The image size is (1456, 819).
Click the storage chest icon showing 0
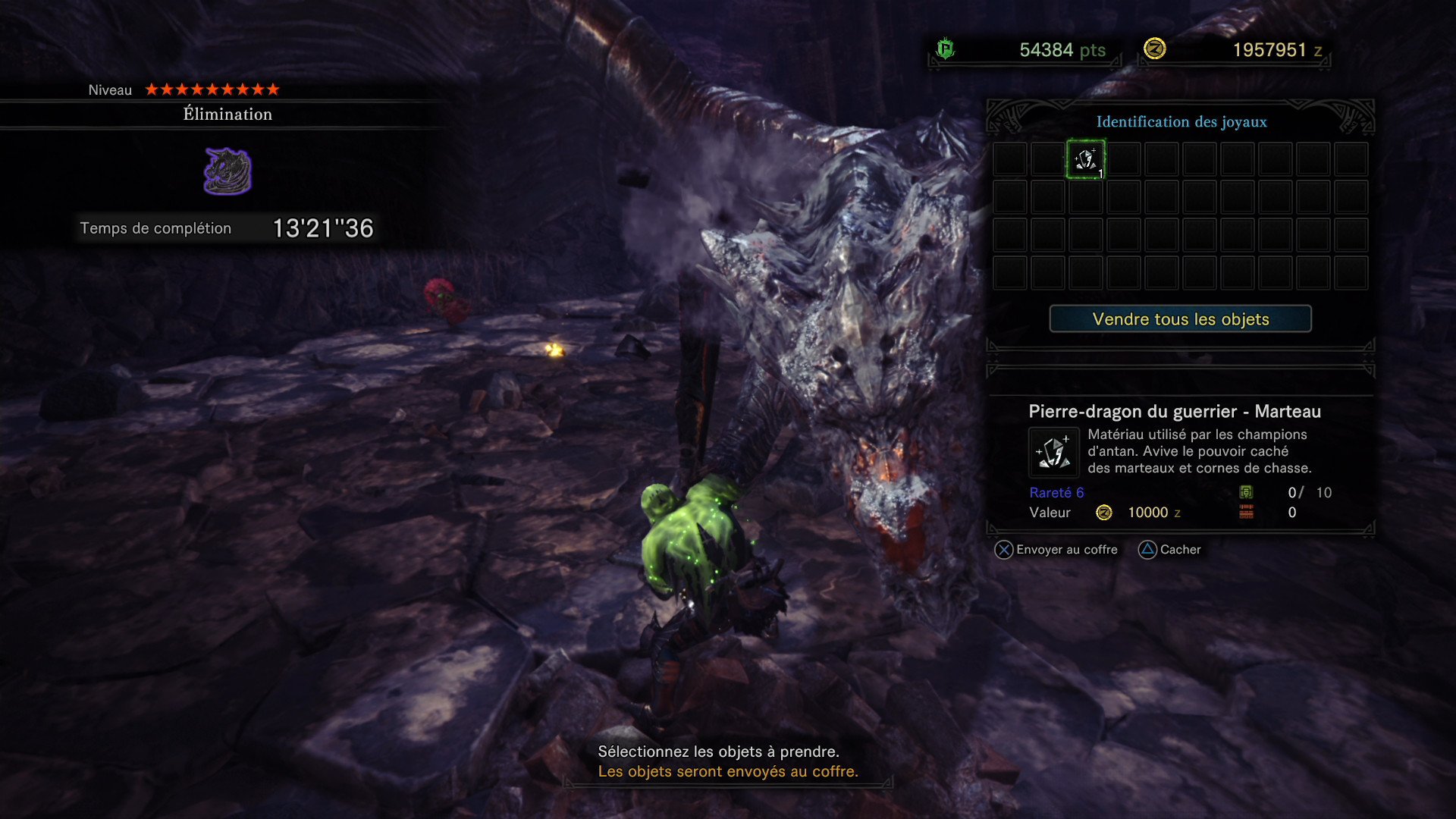[x=1247, y=513]
